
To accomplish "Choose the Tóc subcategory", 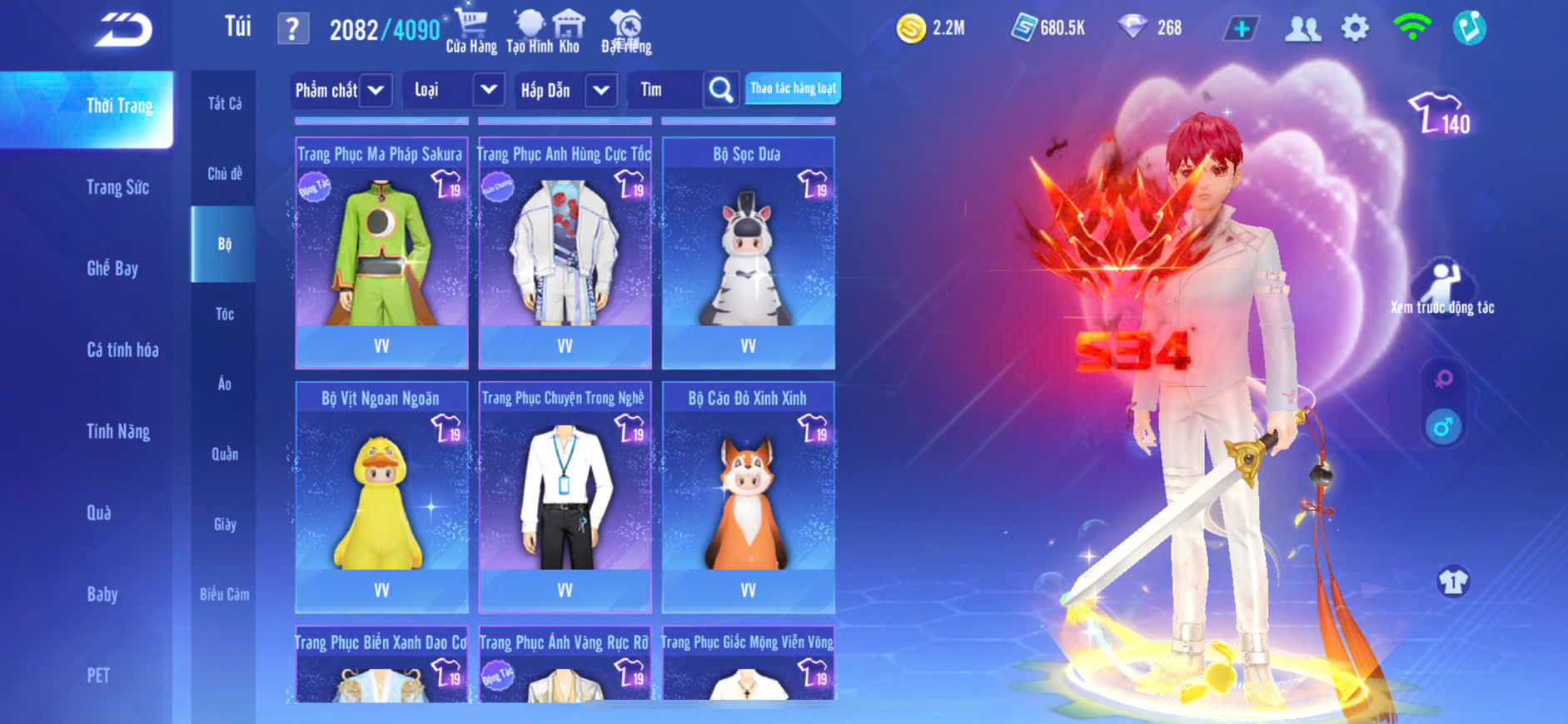I will click(x=224, y=314).
